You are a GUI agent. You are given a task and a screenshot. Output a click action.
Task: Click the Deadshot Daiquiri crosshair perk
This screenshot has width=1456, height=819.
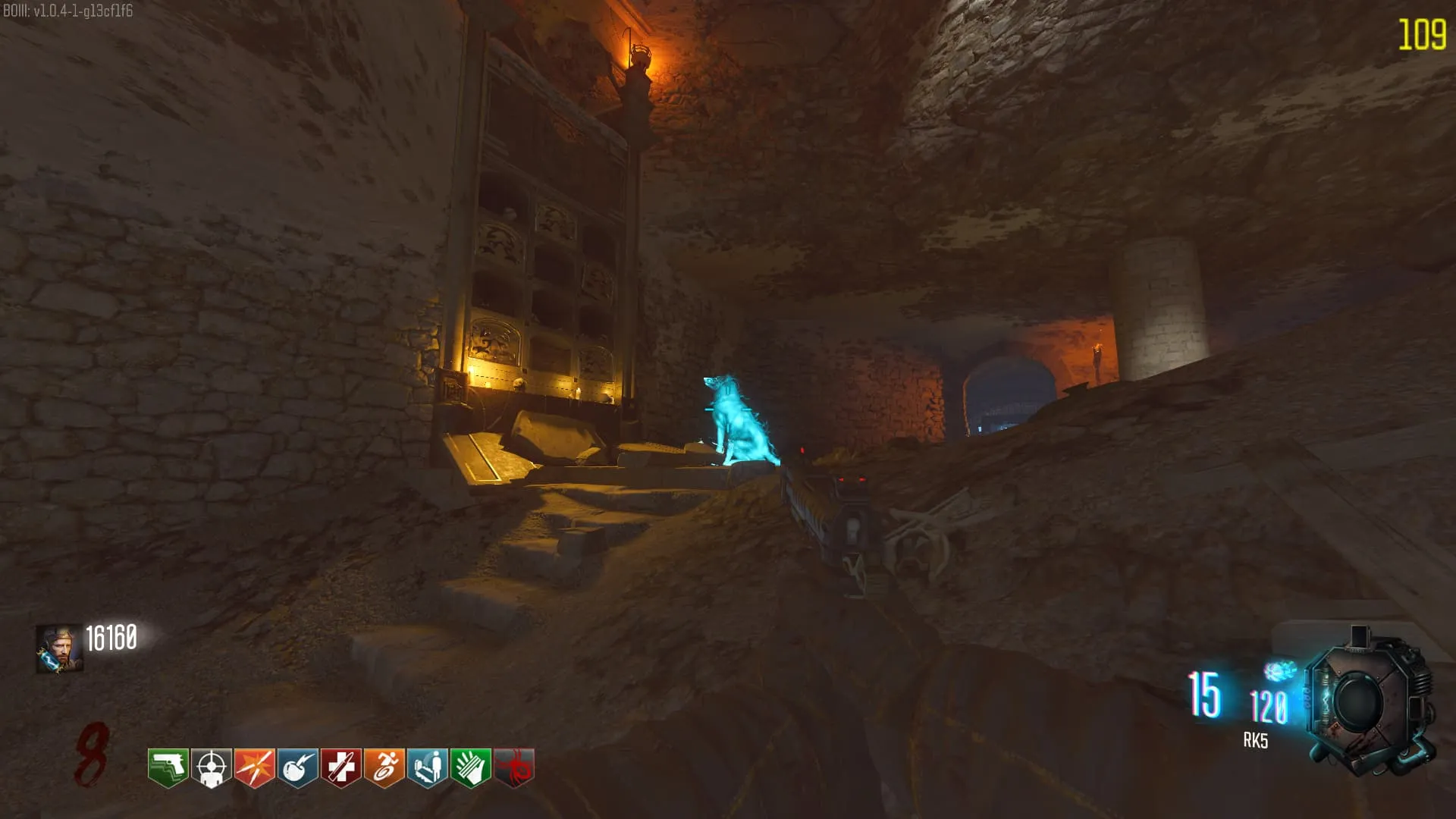pos(211,767)
